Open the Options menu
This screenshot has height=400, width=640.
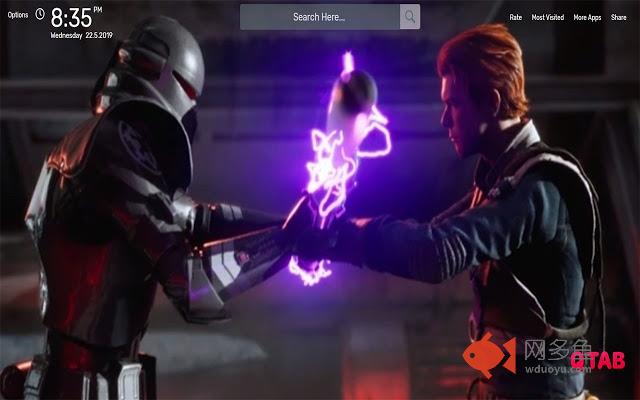16,17
